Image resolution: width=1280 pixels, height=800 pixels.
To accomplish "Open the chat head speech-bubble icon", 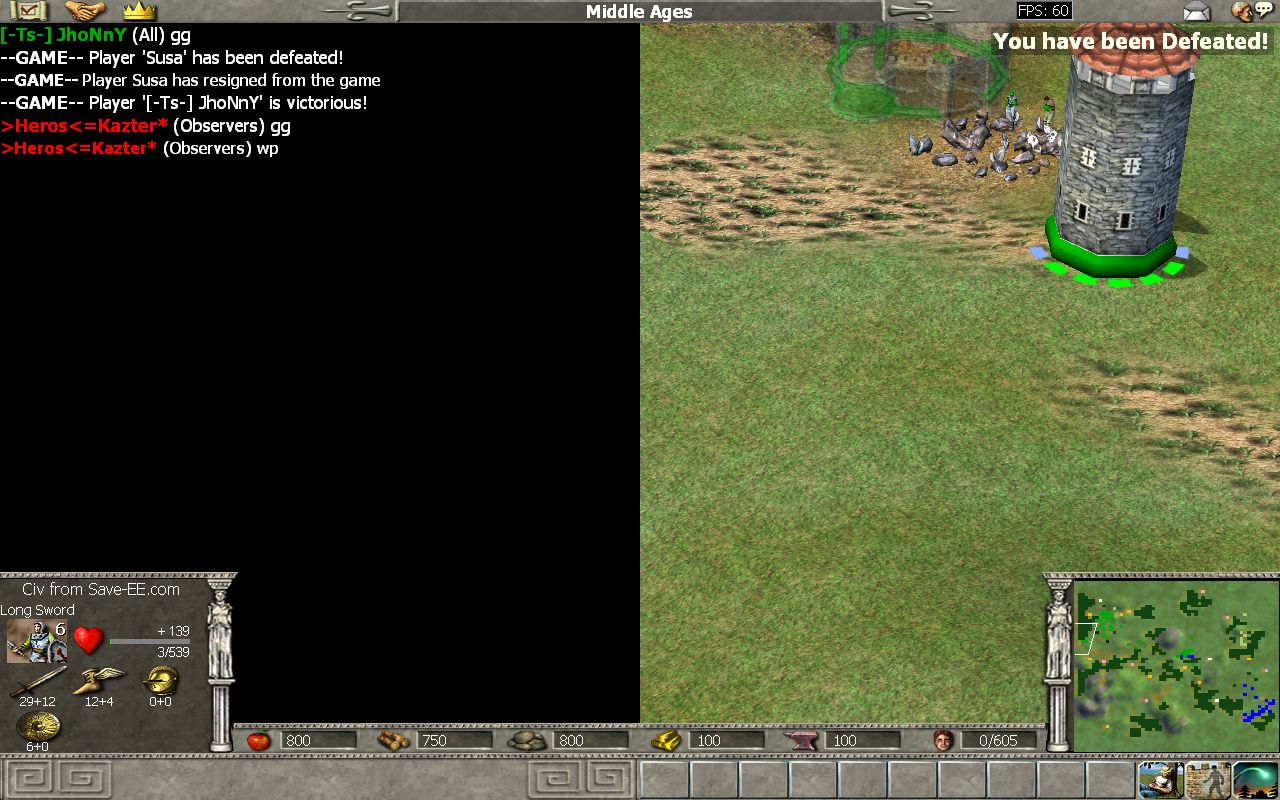I will tap(1251, 11).
